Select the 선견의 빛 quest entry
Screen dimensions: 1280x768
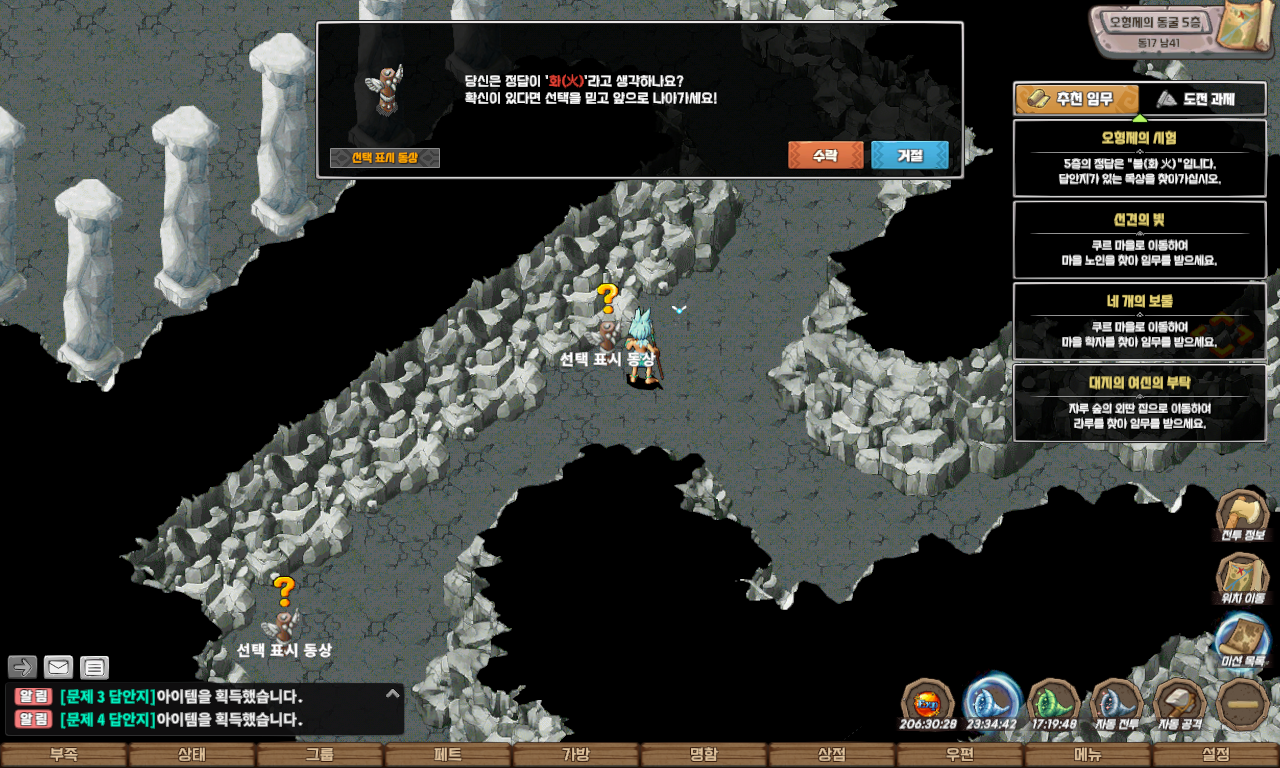tap(1140, 240)
